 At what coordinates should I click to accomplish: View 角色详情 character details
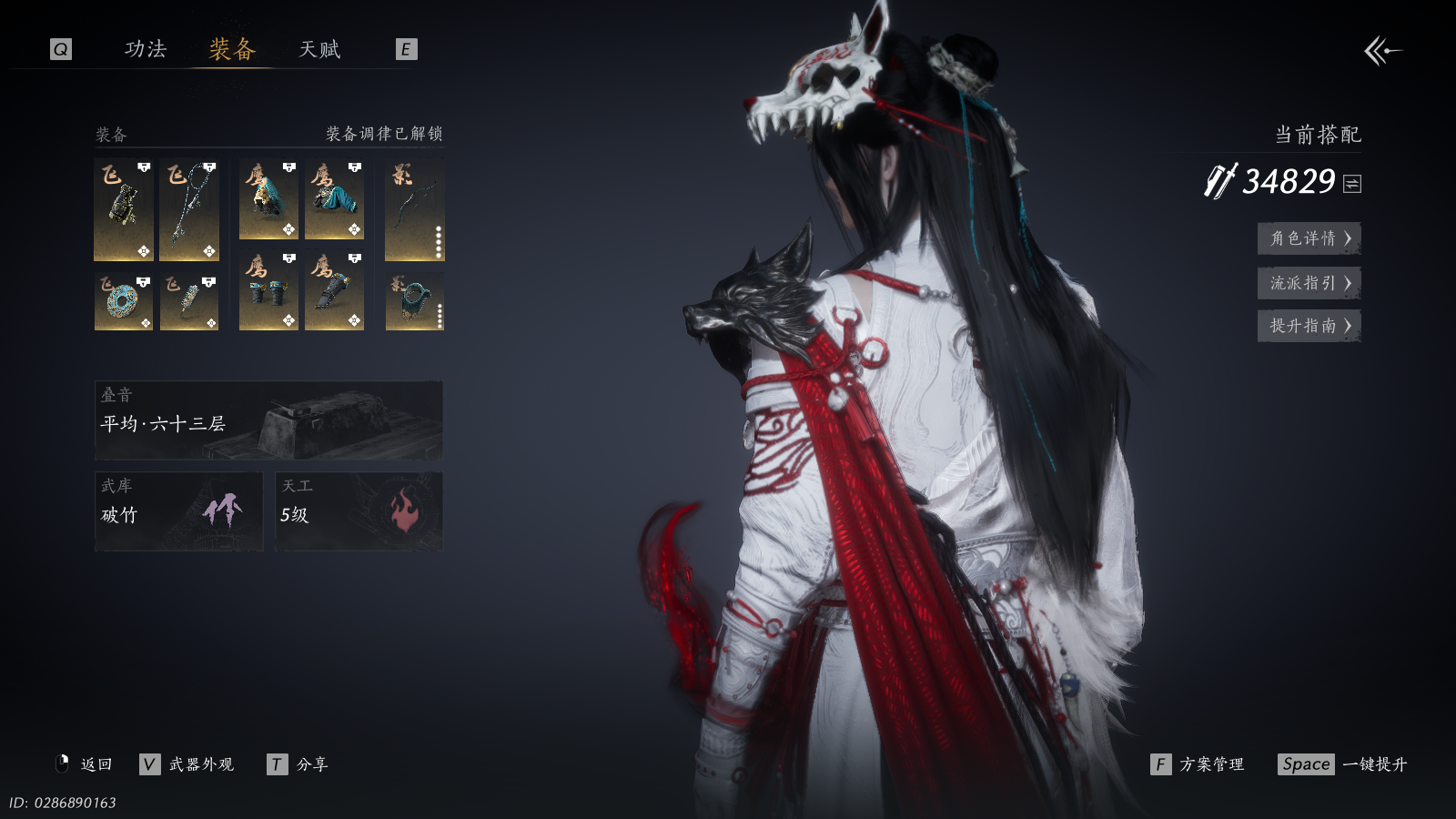coord(1309,238)
